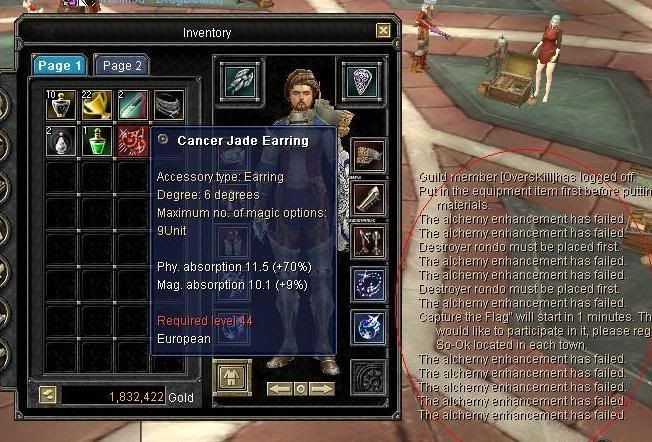Image resolution: width=652 pixels, height=442 pixels.
Task: Select the red rune item slot
Action: pos(132,141)
